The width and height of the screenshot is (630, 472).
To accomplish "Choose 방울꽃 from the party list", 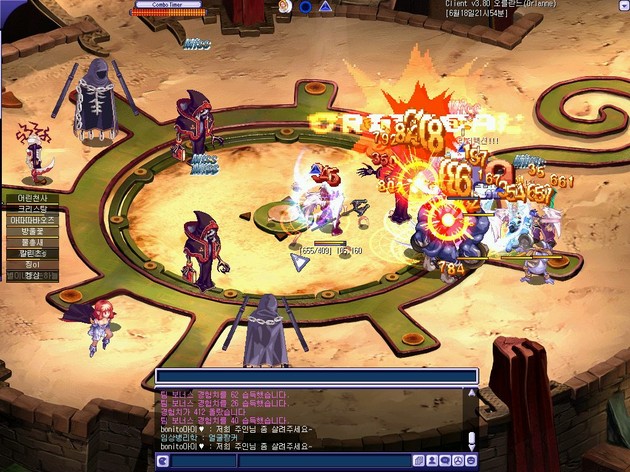I will coord(32,231).
